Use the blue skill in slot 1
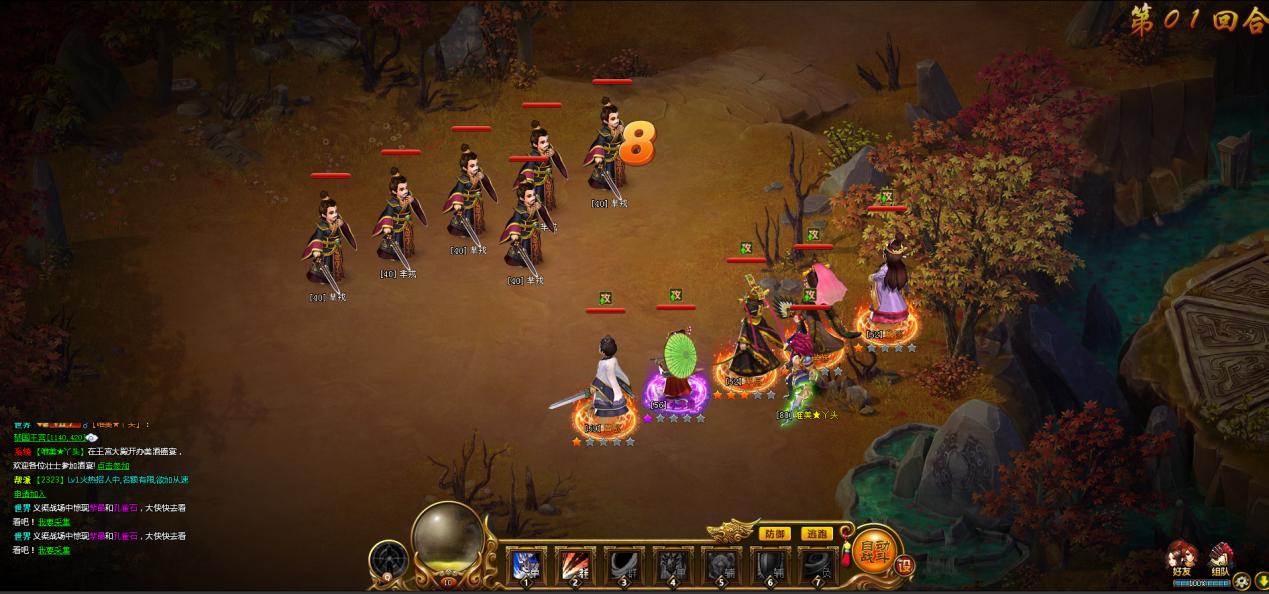 [x=526, y=566]
